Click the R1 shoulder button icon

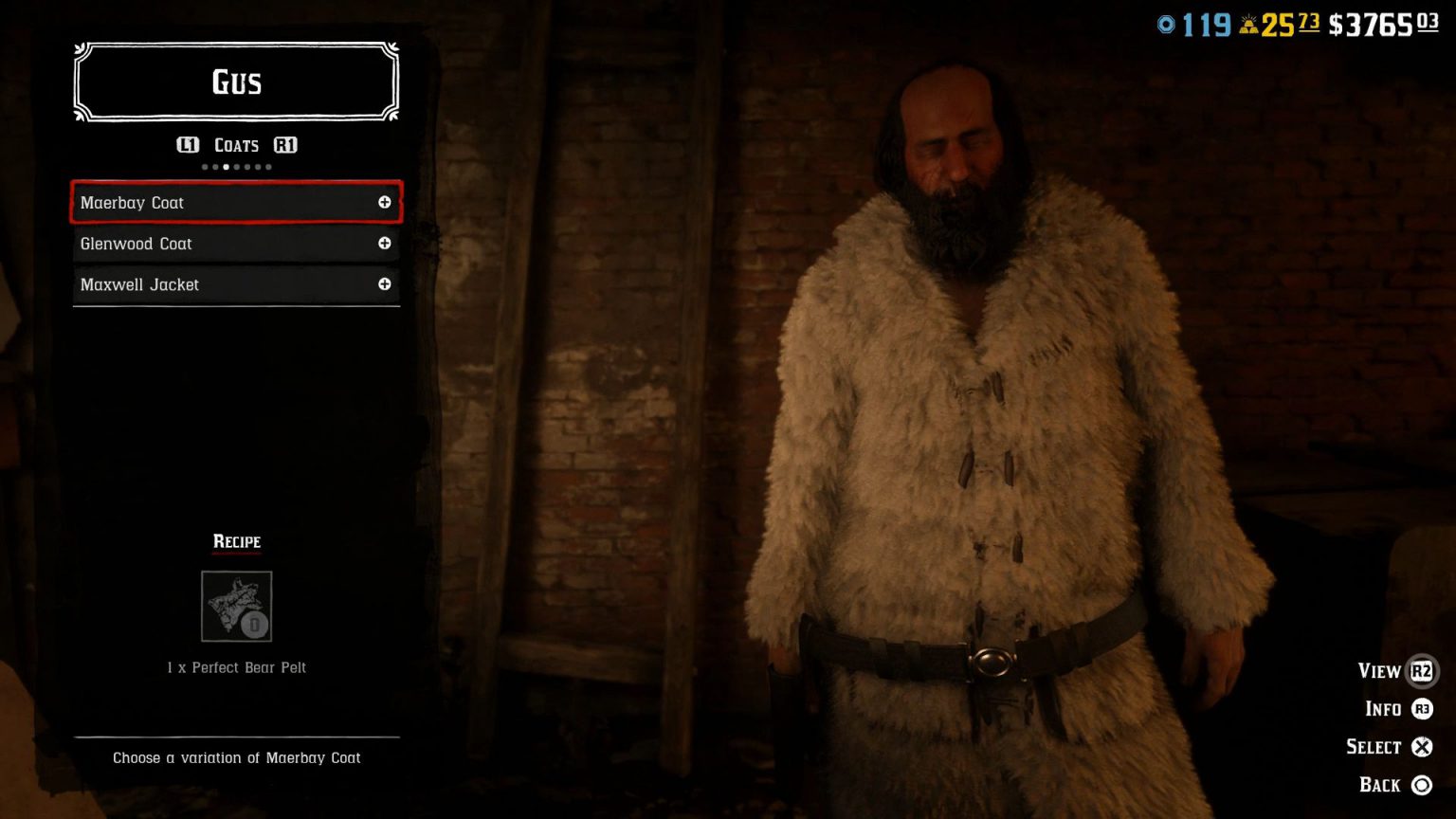pyautogui.click(x=286, y=145)
